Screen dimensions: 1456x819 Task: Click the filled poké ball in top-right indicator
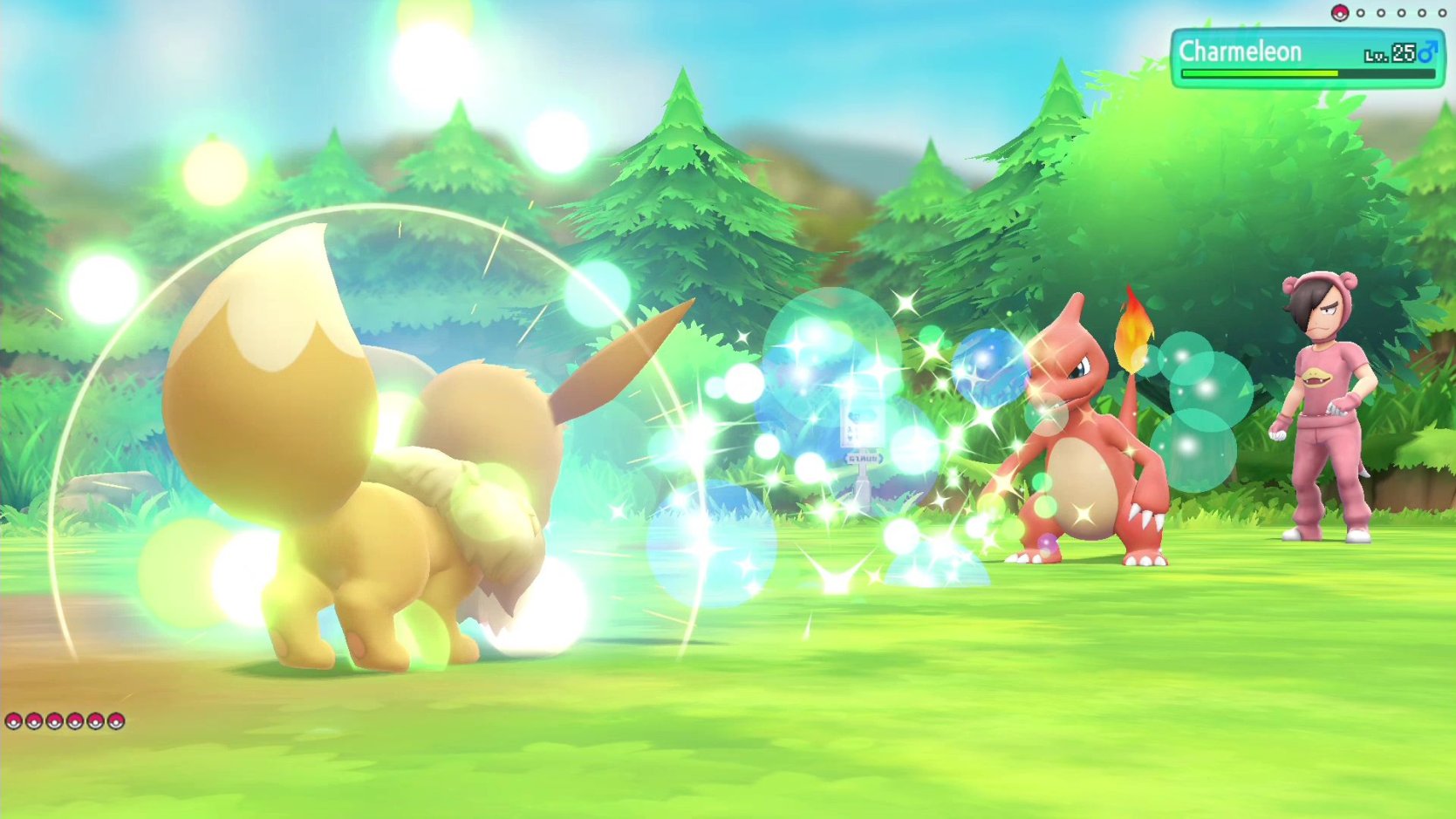[x=1340, y=13]
